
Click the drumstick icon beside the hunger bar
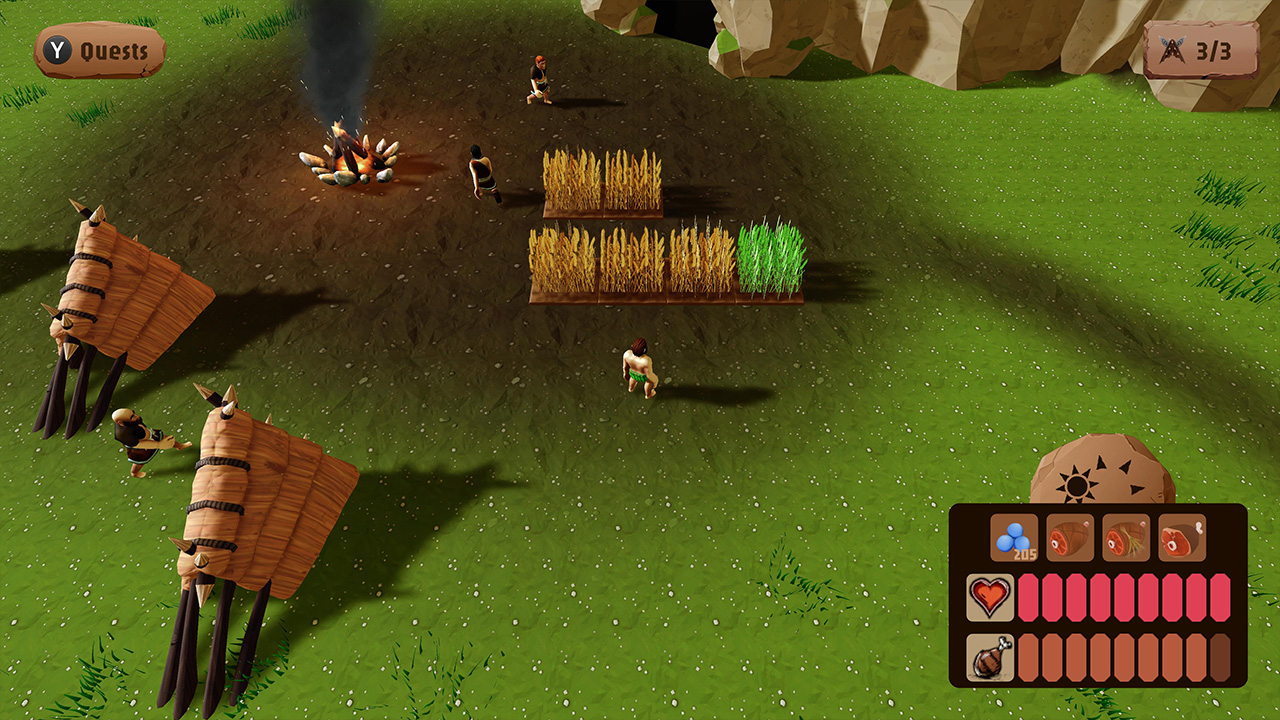click(991, 658)
